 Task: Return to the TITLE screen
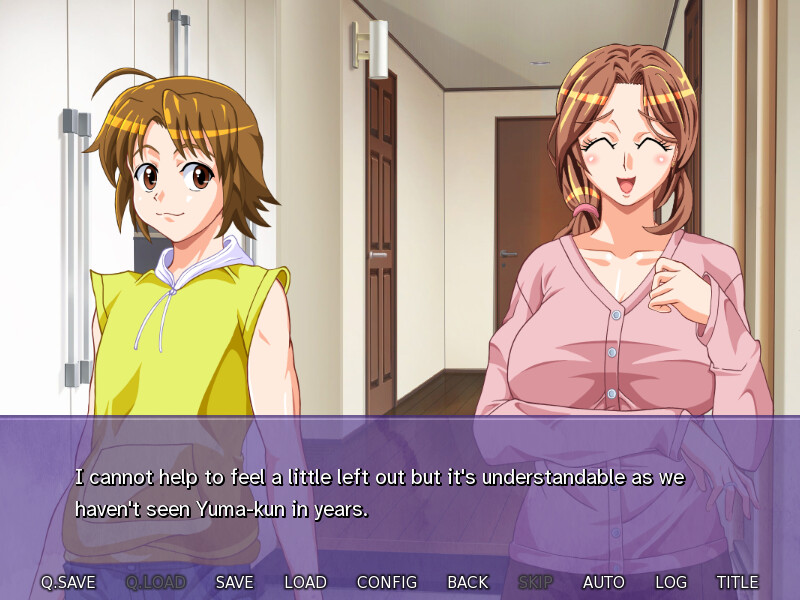click(x=737, y=582)
